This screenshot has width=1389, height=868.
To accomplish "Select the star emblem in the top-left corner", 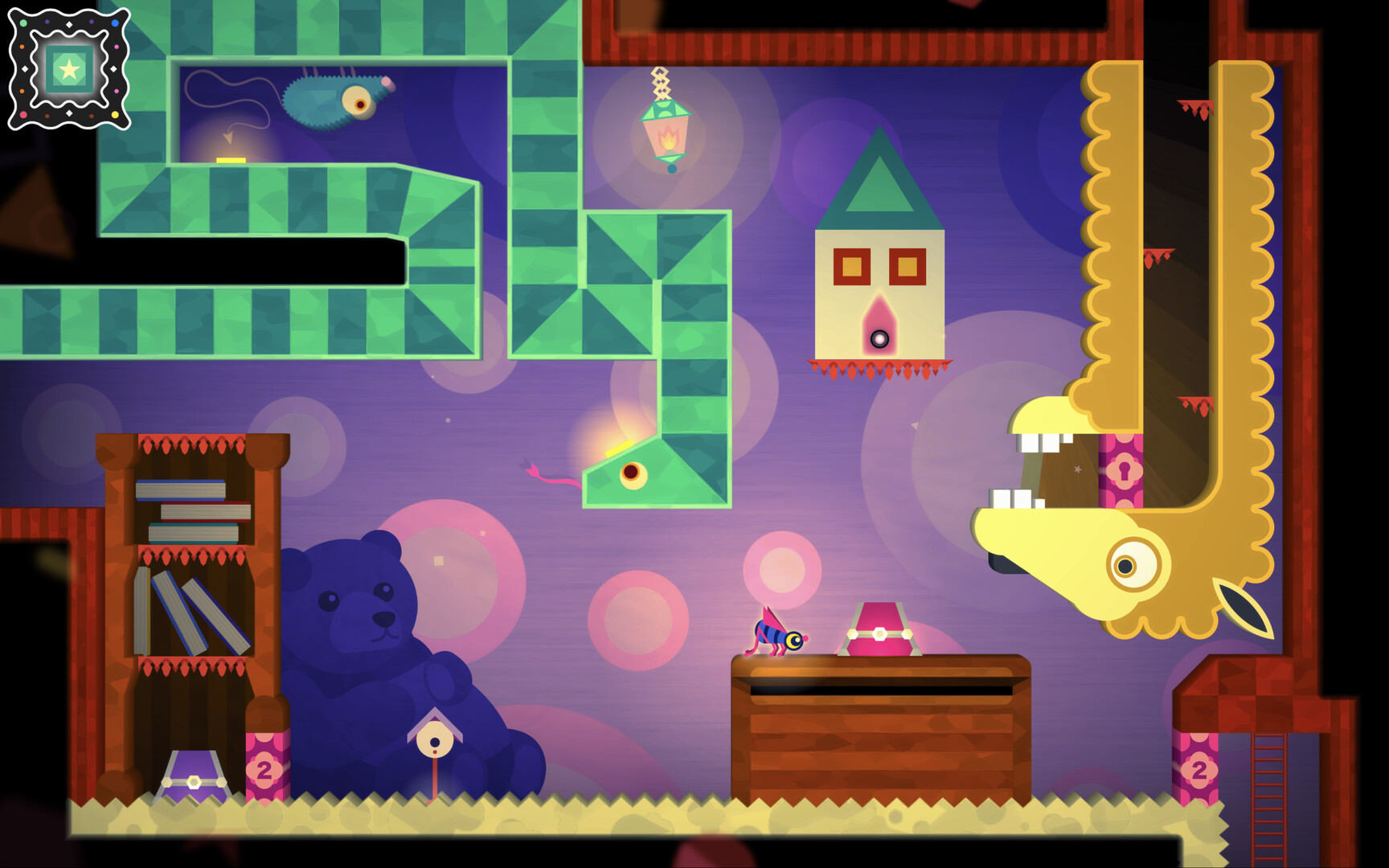I will click(68, 71).
